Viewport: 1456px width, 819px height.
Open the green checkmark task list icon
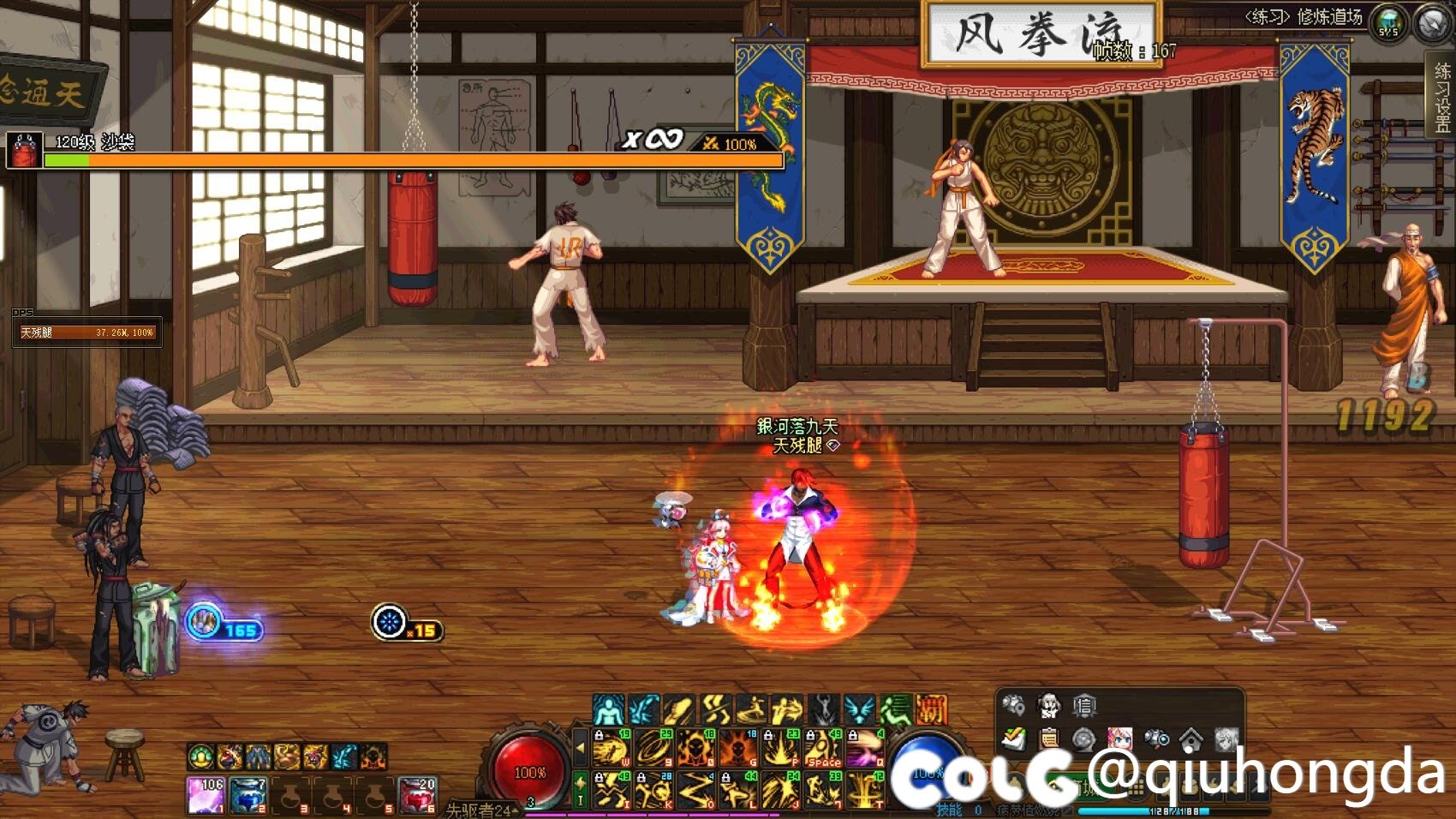pos(1013,738)
